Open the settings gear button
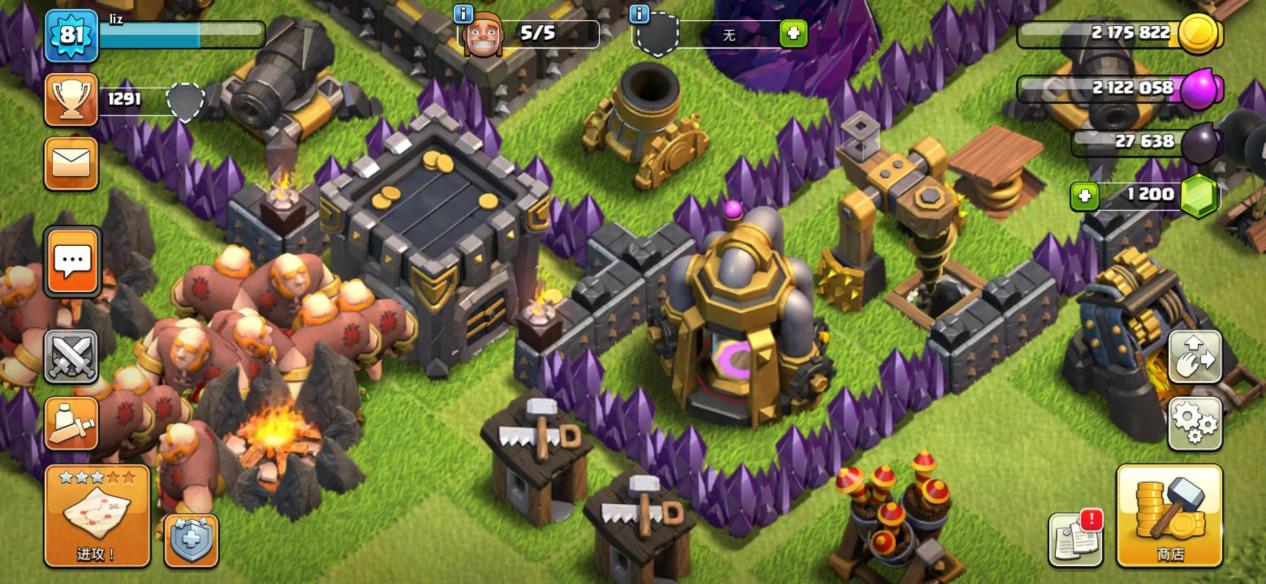 (1195, 423)
